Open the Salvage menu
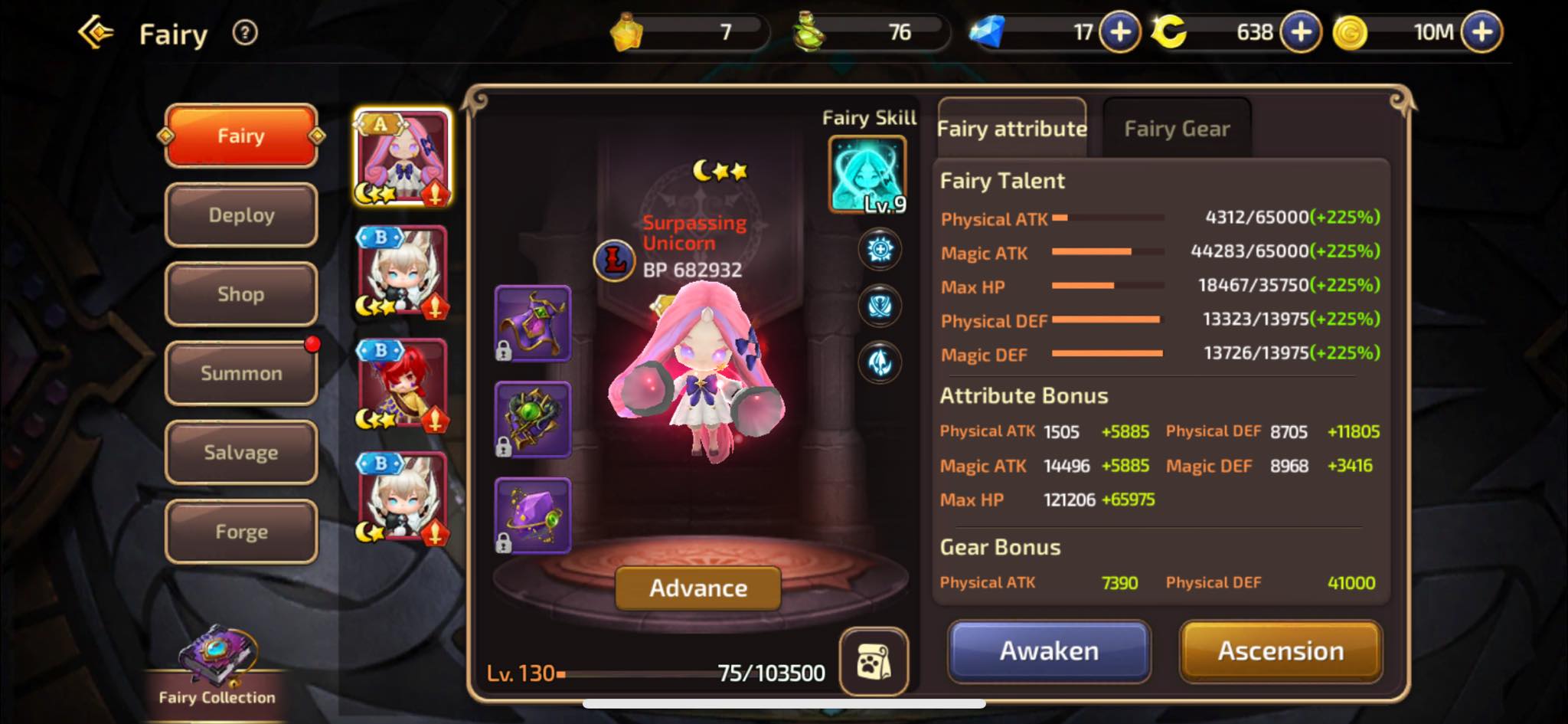 [241, 453]
